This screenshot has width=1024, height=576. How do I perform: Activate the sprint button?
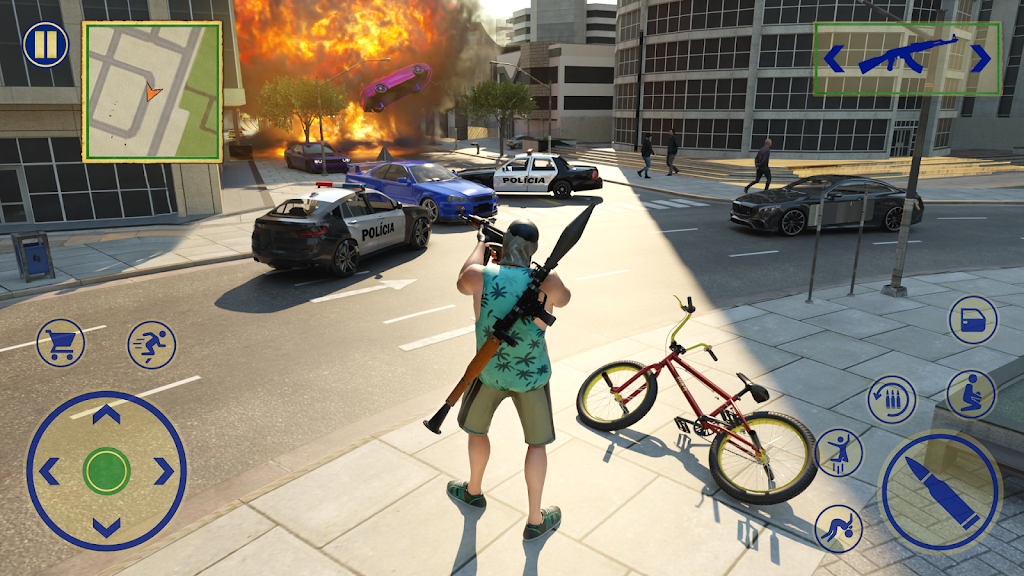point(152,345)
